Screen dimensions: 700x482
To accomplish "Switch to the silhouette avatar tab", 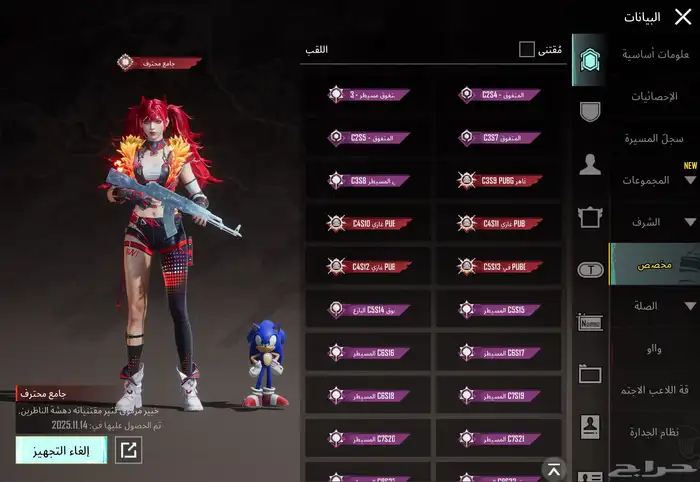I will (x=590, y=164).
